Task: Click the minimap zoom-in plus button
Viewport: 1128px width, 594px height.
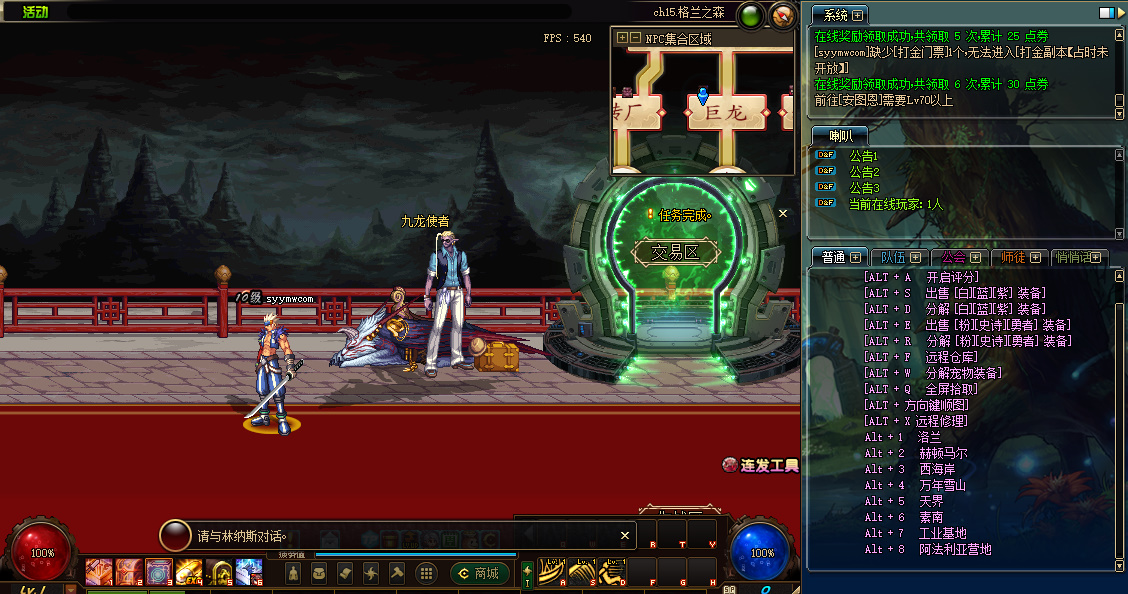Action: 623,38
